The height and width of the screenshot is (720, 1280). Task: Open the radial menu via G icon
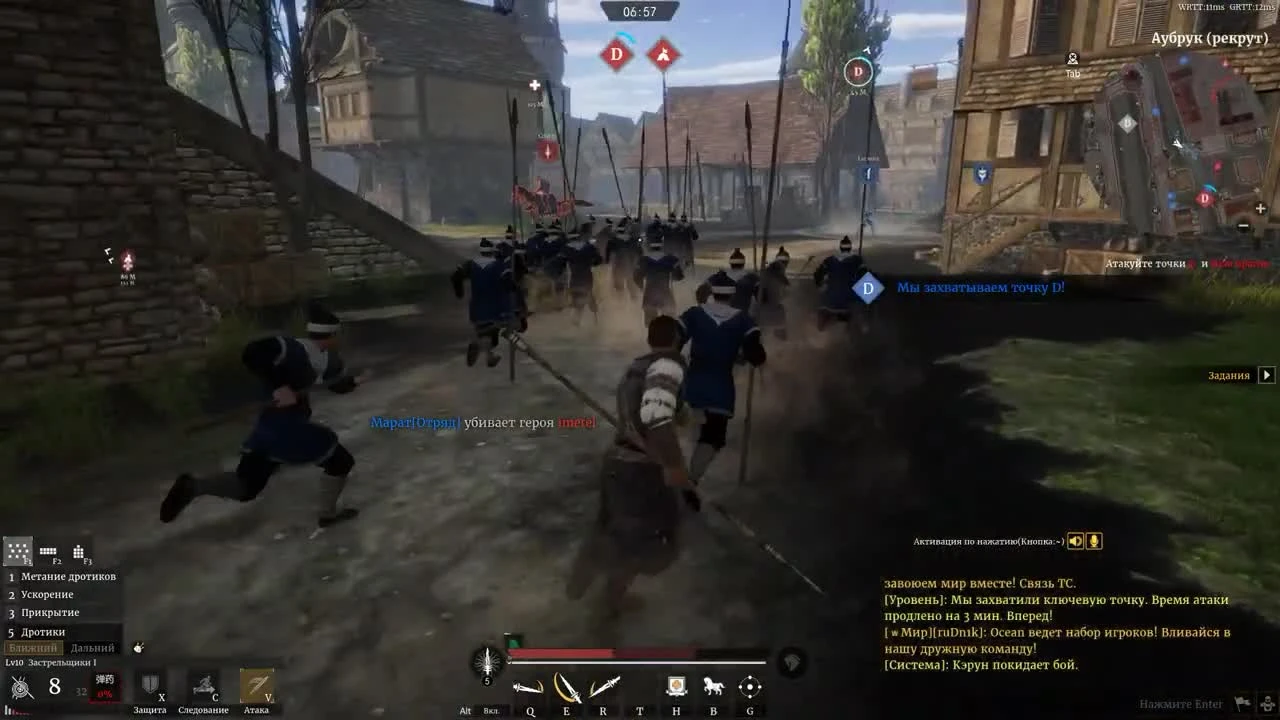tap(749, 688)
